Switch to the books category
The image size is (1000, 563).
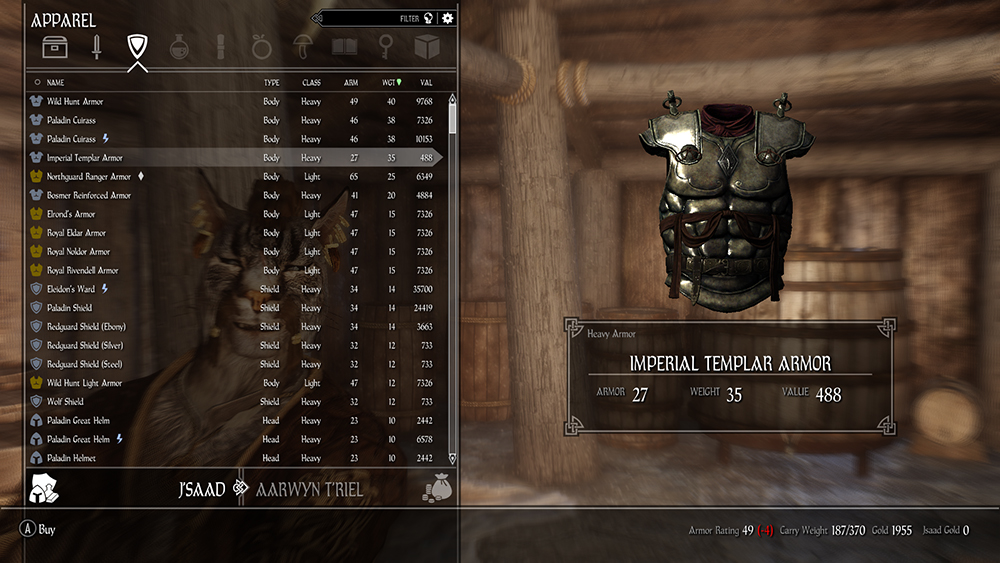[x=344, y=47]
